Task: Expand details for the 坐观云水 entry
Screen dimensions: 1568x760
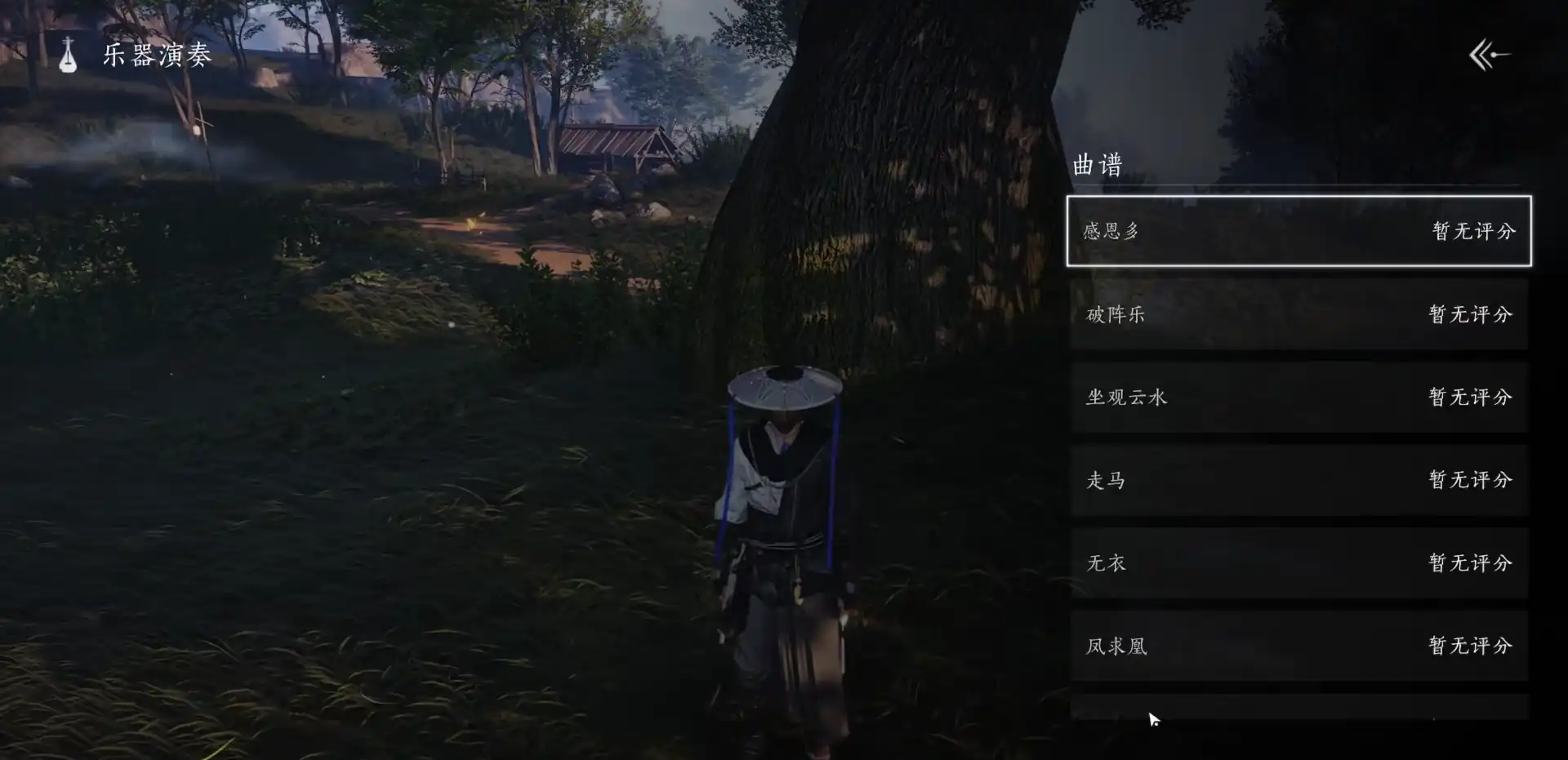Action: [x=1298, y=398]
